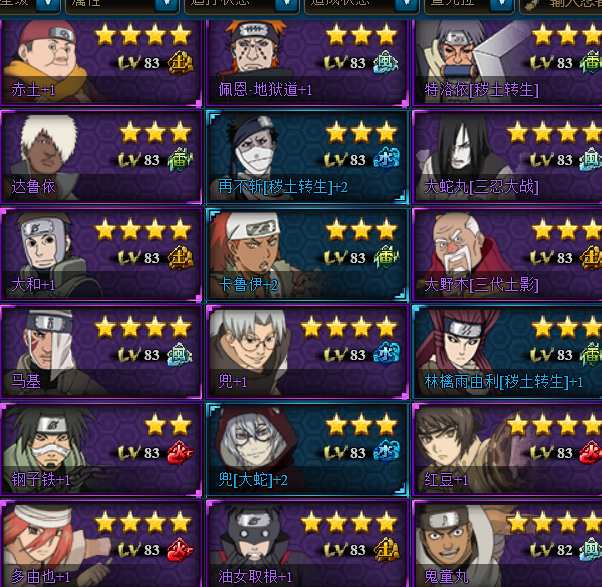Select the 达鲁依 ninja card
This screenshot has height=587, width=602.
click(100, 156)
